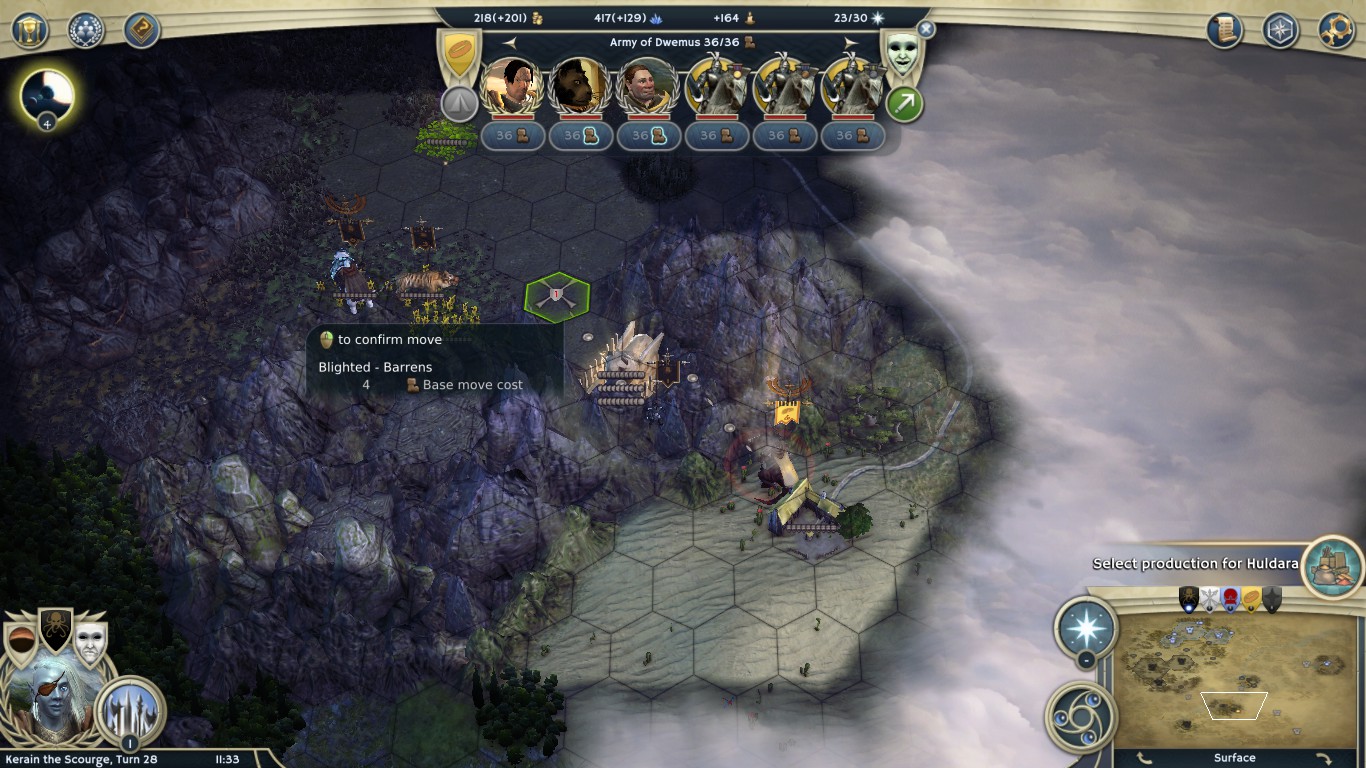Click the hourglass icon in top-left
1366x768 pixels.
click(30, 30)
